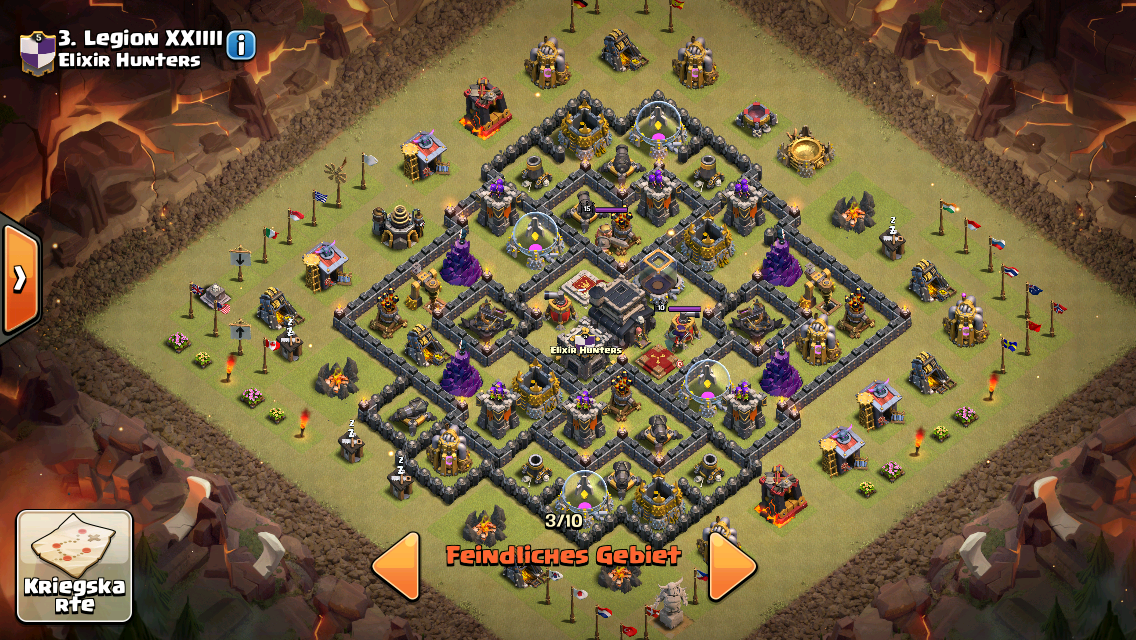
Task: Go to the next enemy base
Action: 732,566
